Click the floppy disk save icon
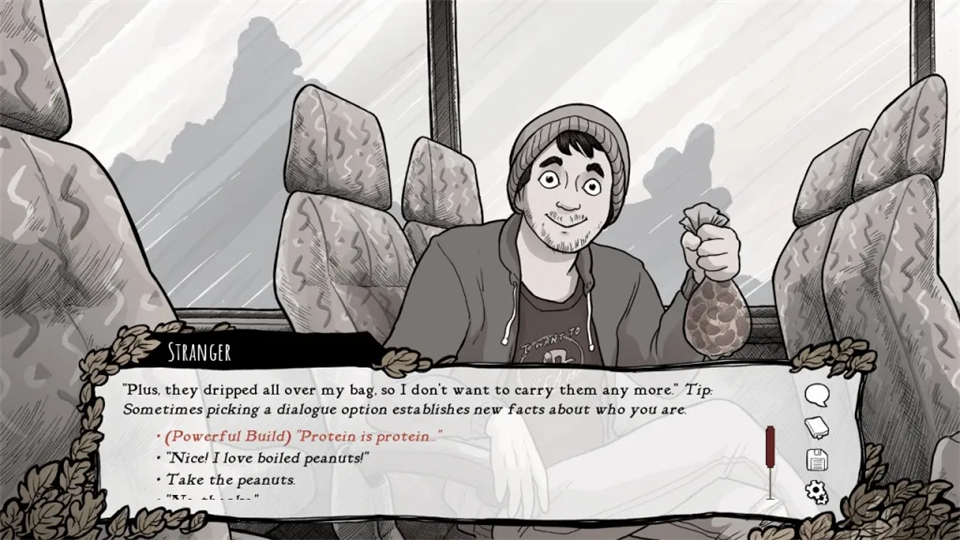The image size is (960, 540). 816,459
